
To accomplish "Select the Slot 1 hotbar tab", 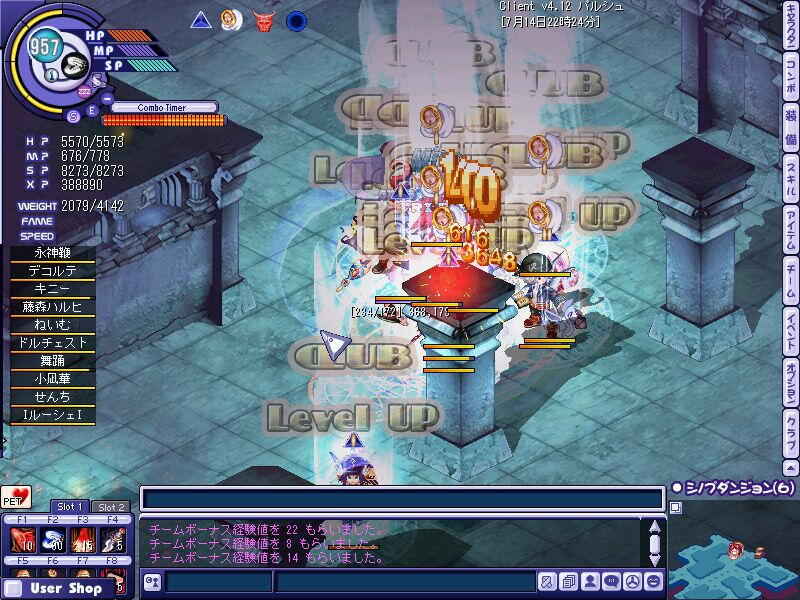I will [70, 507].
